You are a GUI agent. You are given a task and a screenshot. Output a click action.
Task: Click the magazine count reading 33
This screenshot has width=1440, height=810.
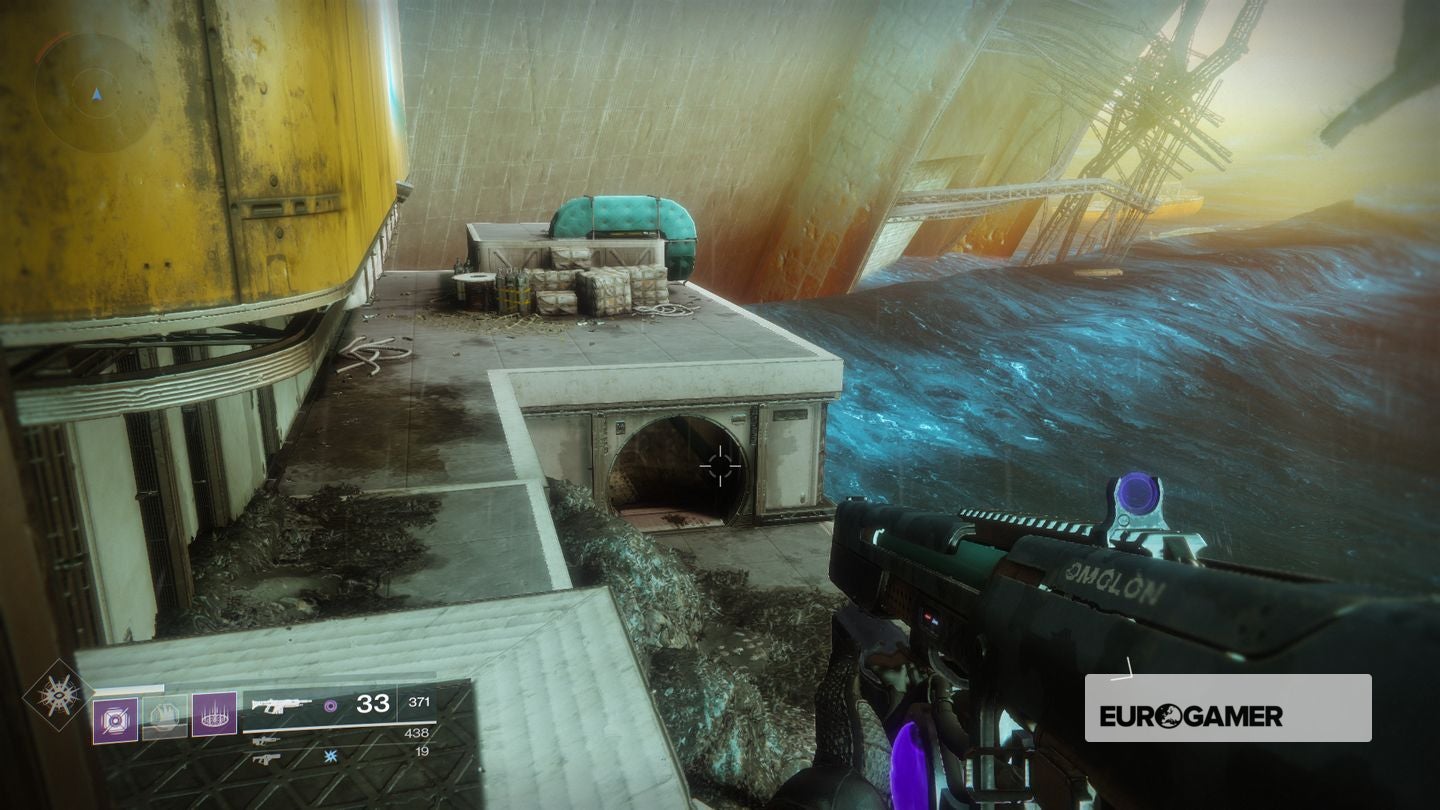coord(372,702)
